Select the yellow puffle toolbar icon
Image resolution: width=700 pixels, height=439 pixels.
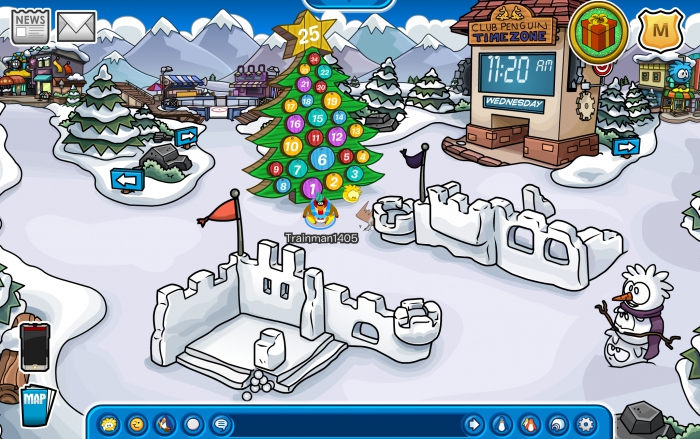coord(109,424)
